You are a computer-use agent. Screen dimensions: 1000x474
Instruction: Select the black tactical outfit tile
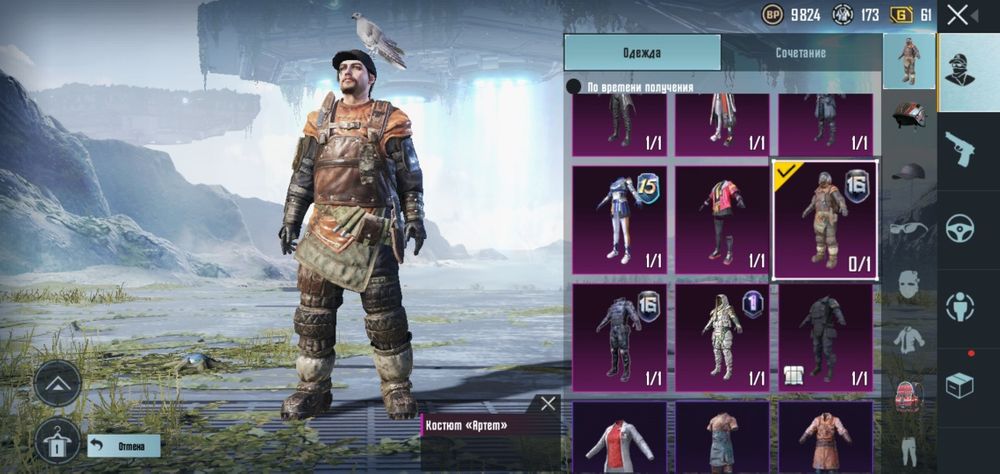pyautogui.click(x=825, y=337)
